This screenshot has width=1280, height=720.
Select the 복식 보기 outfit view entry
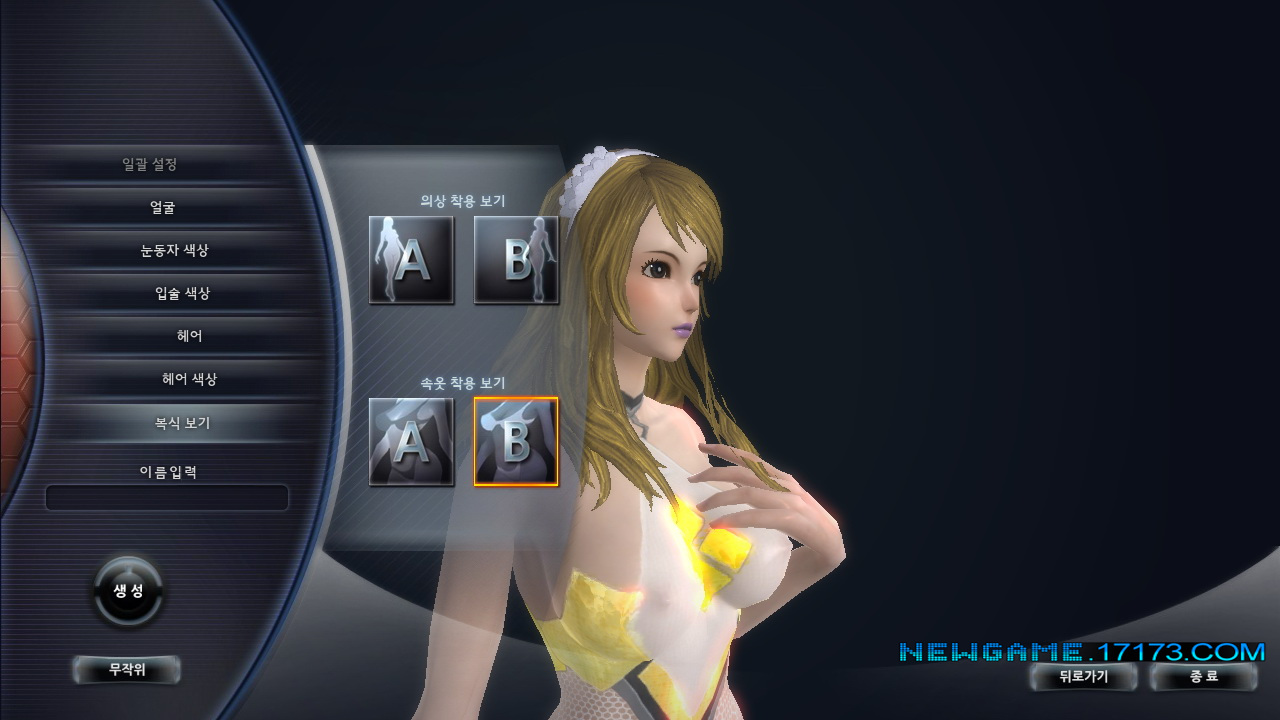tap(175, 423)
